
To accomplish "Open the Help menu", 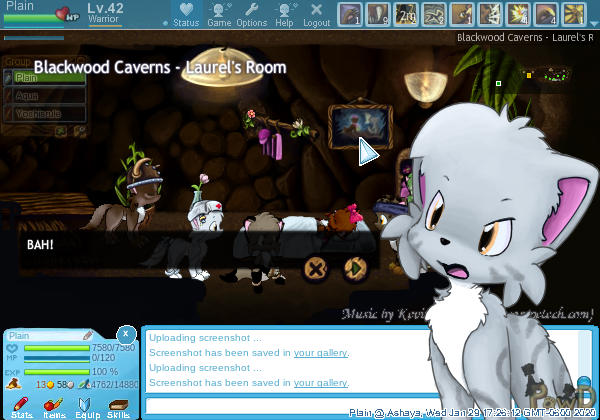I will tap(284, 14).
